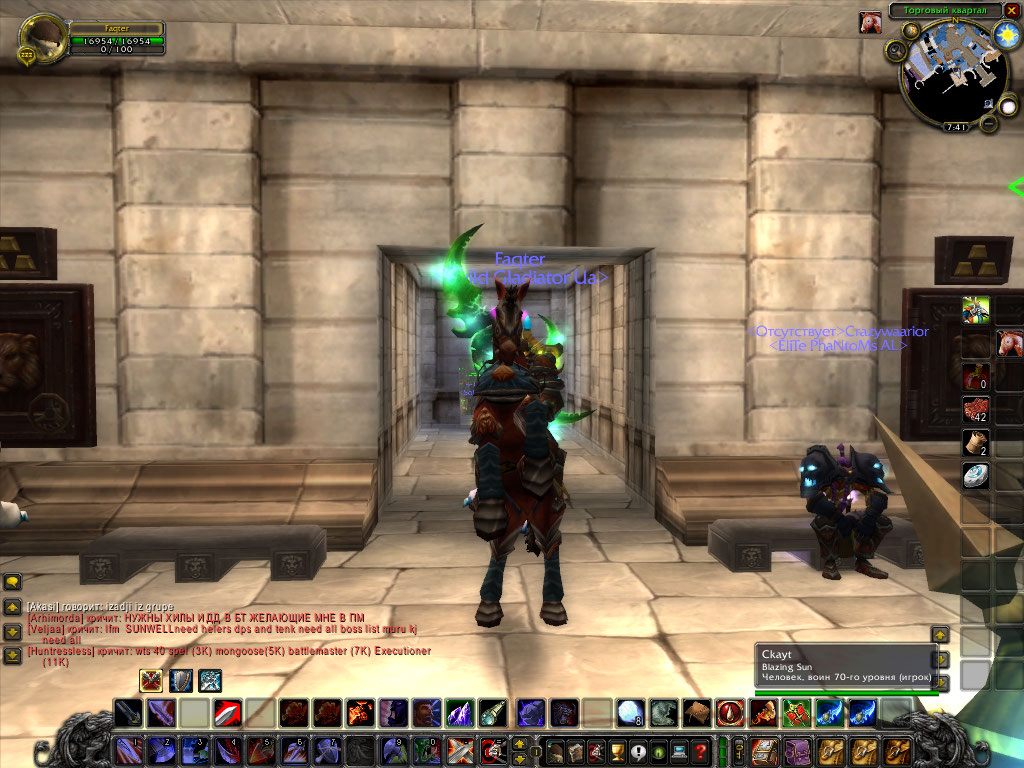Image resolution: width=1024 pixels, height=768 pixels.
Task: Open the quest log exclamation mark button
Action: 638,750
